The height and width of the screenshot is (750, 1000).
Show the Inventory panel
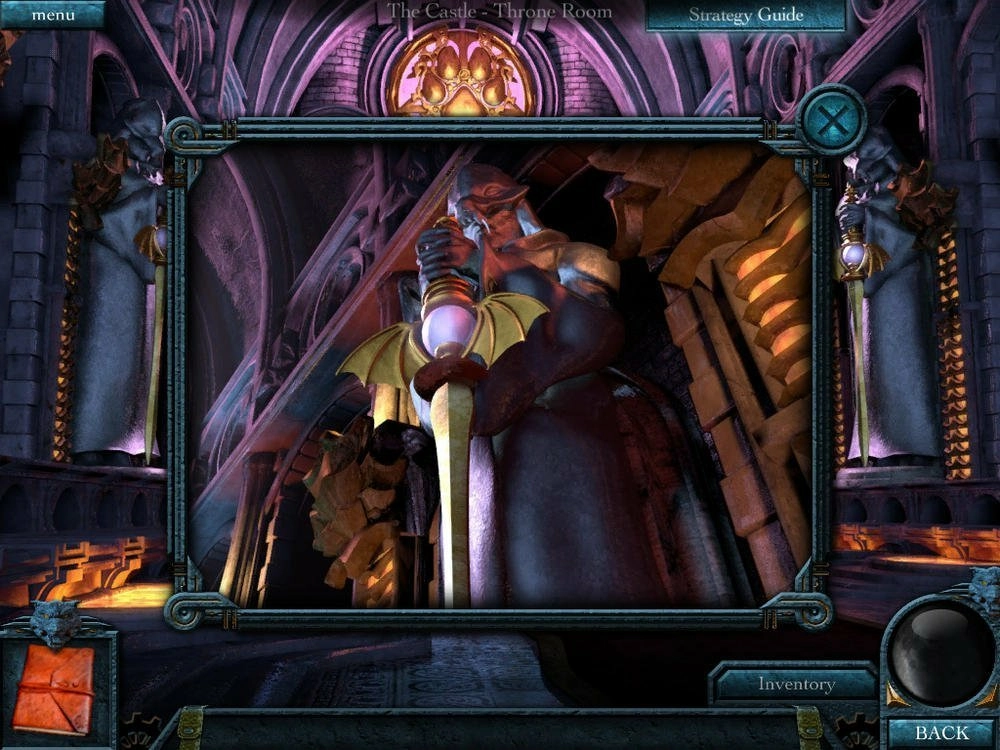(795, 685)
